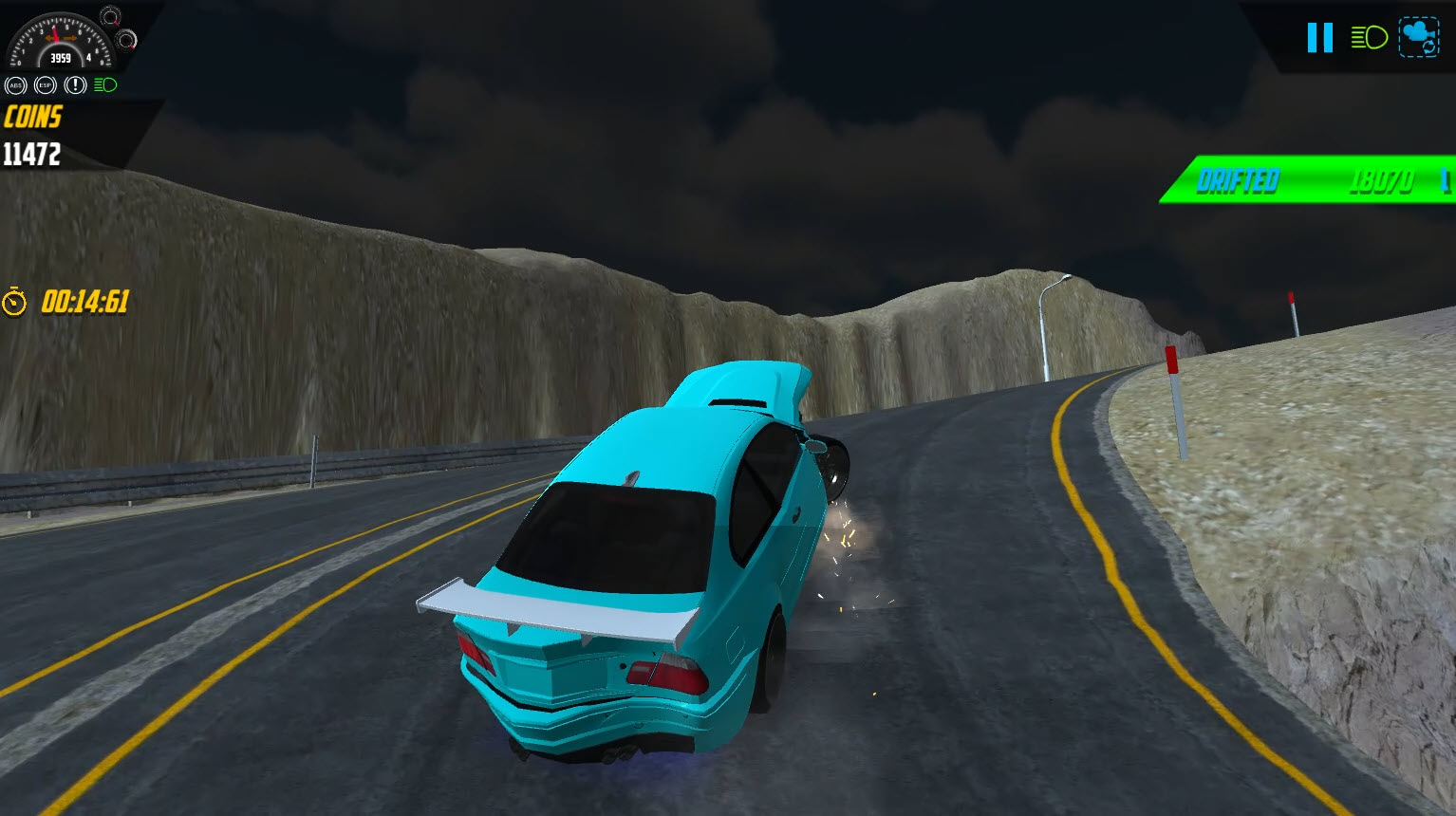Click the COINS label
This screenshot has height=816, width=1456.
[33, 118]
